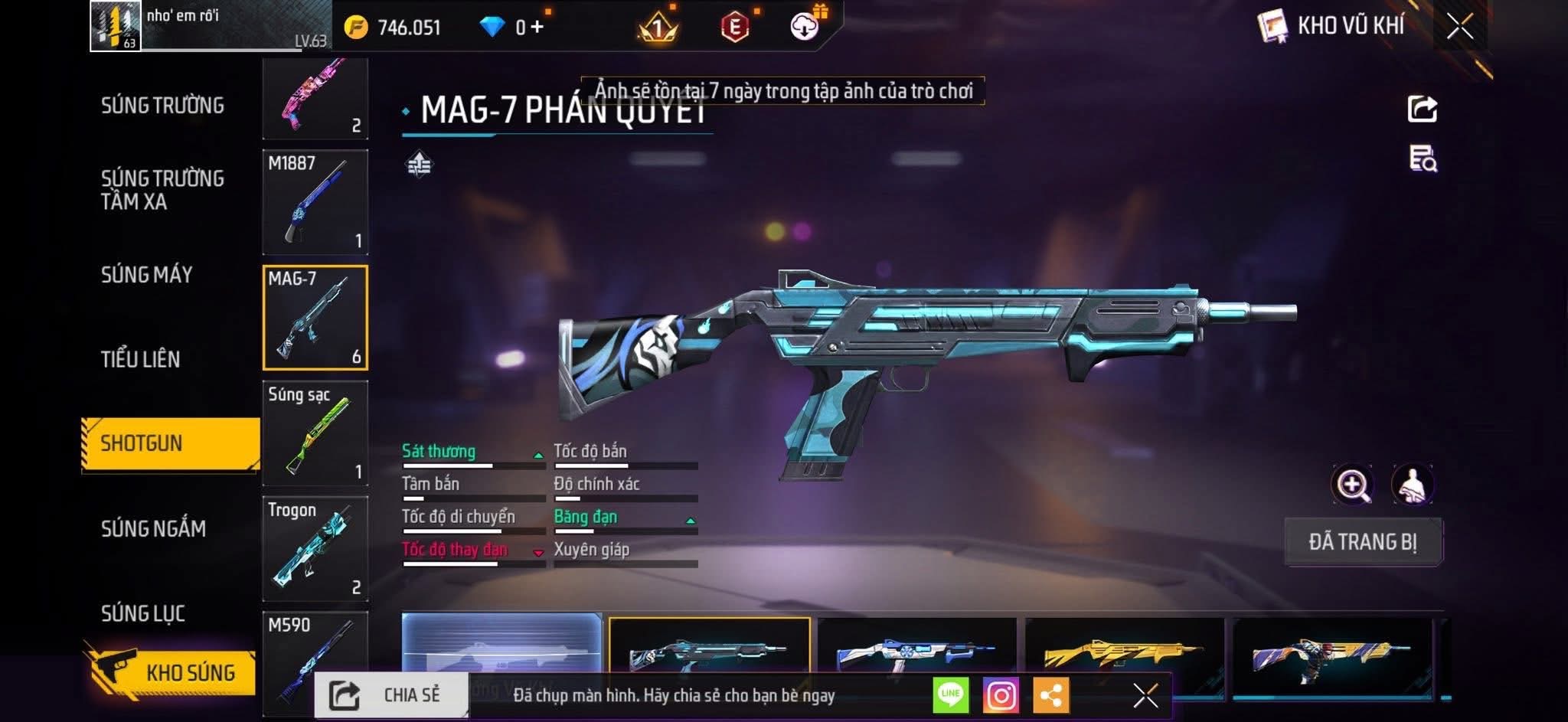1568x722 pixels.
Task: Select the SÚNG MÁY category
Action: coord(146,275)
